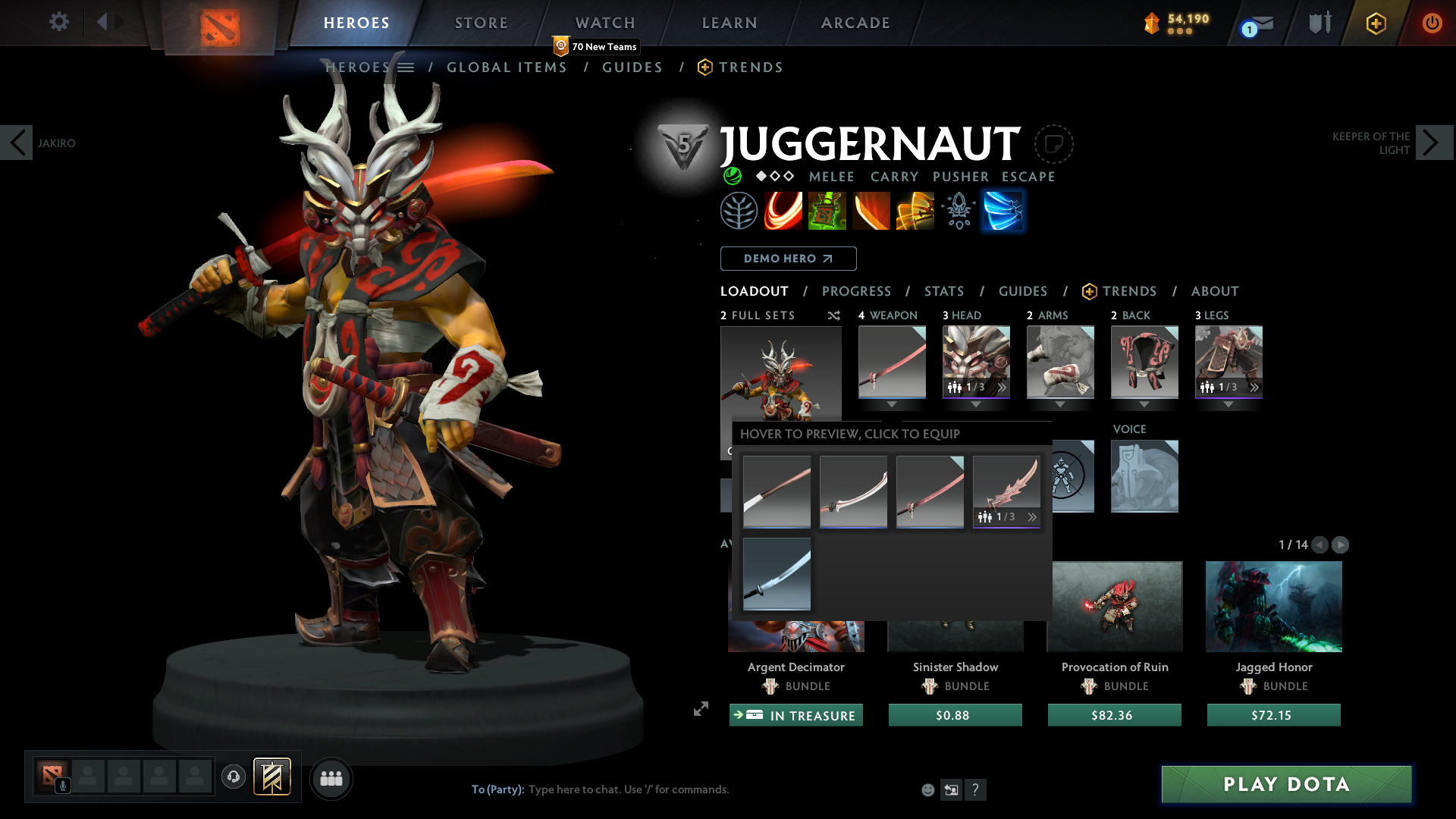This screenshot has height=819, width=1456.
Task: Switch to the STATS tab
Action: click(944, 291)
